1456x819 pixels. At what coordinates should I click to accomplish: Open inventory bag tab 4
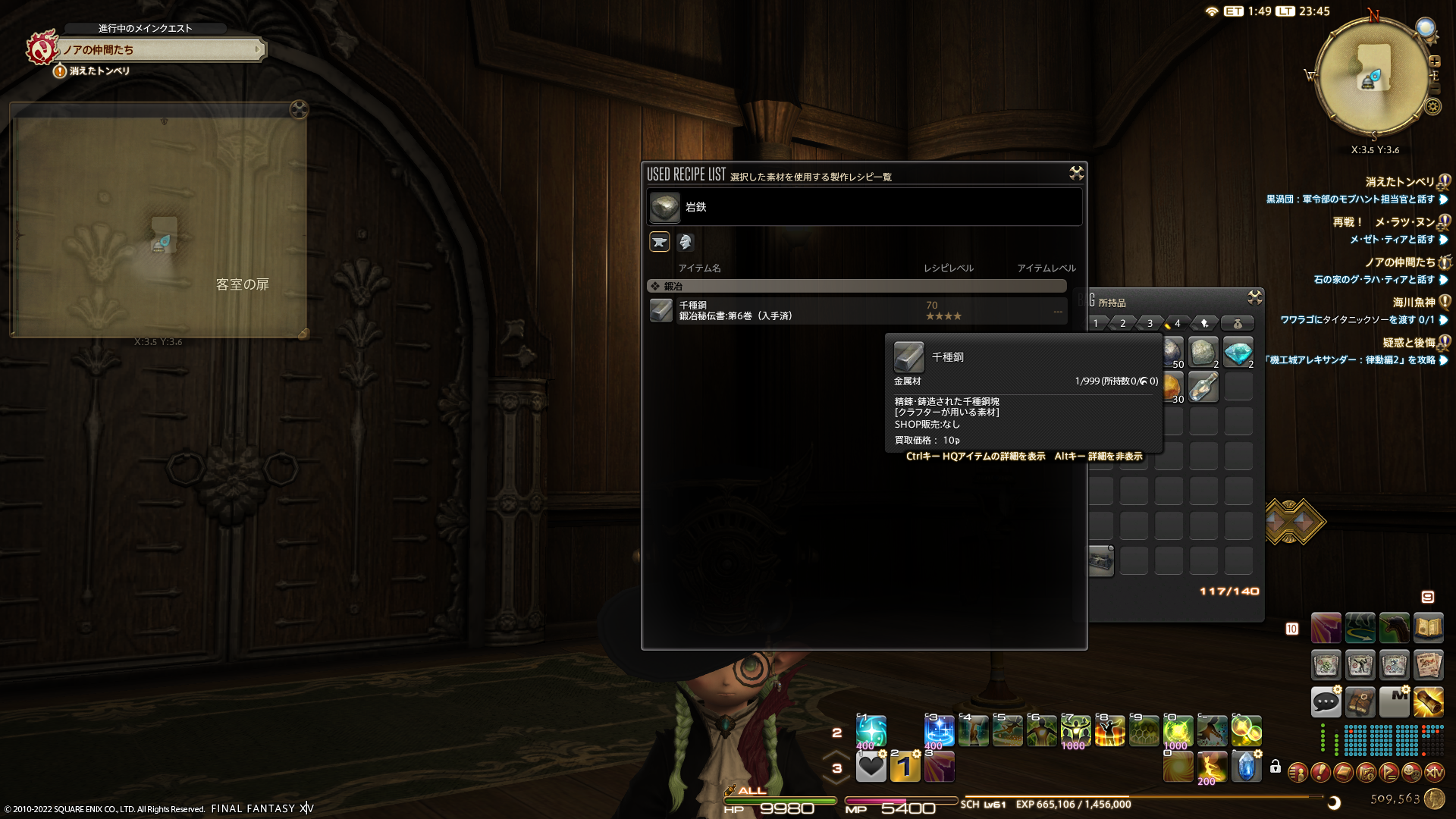(1176, 324)
